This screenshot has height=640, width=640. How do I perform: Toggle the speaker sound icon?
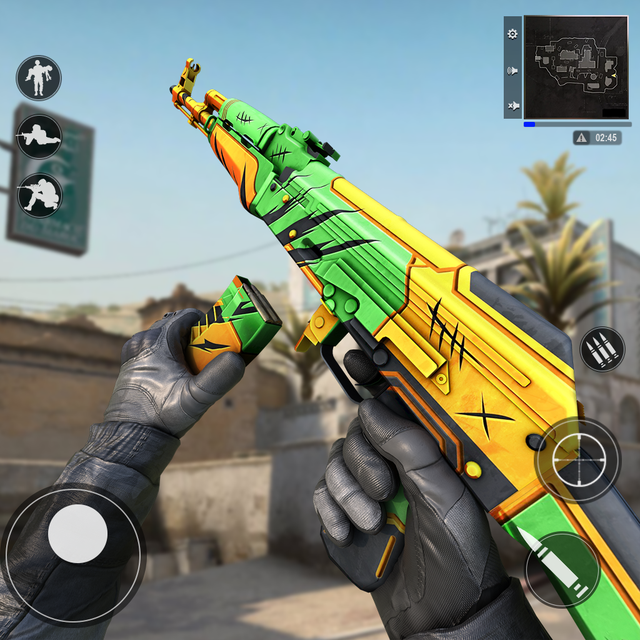tap(513, 70)
